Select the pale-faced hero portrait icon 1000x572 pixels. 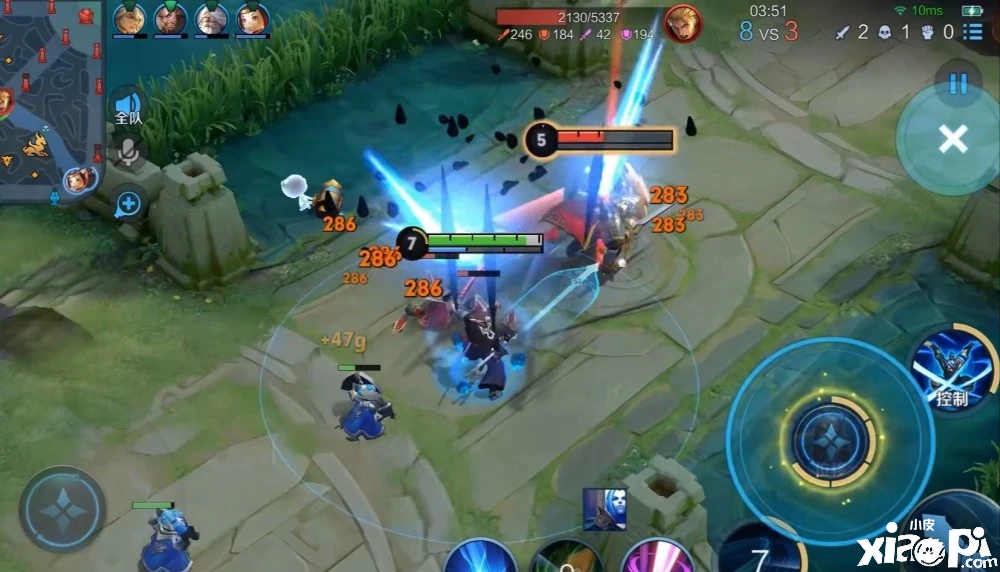pos(604,509)
